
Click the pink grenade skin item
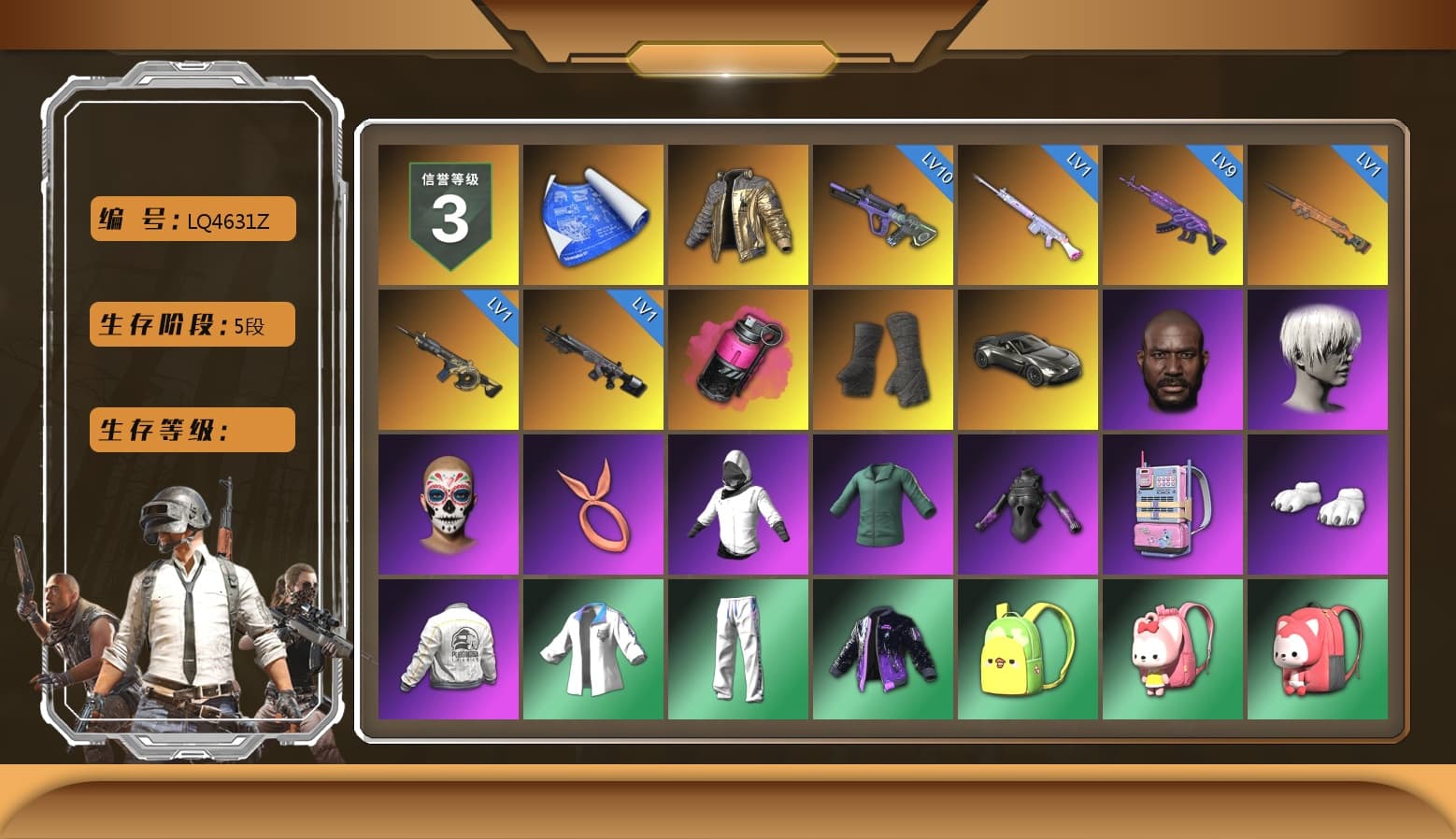click(x=737, y=359)
